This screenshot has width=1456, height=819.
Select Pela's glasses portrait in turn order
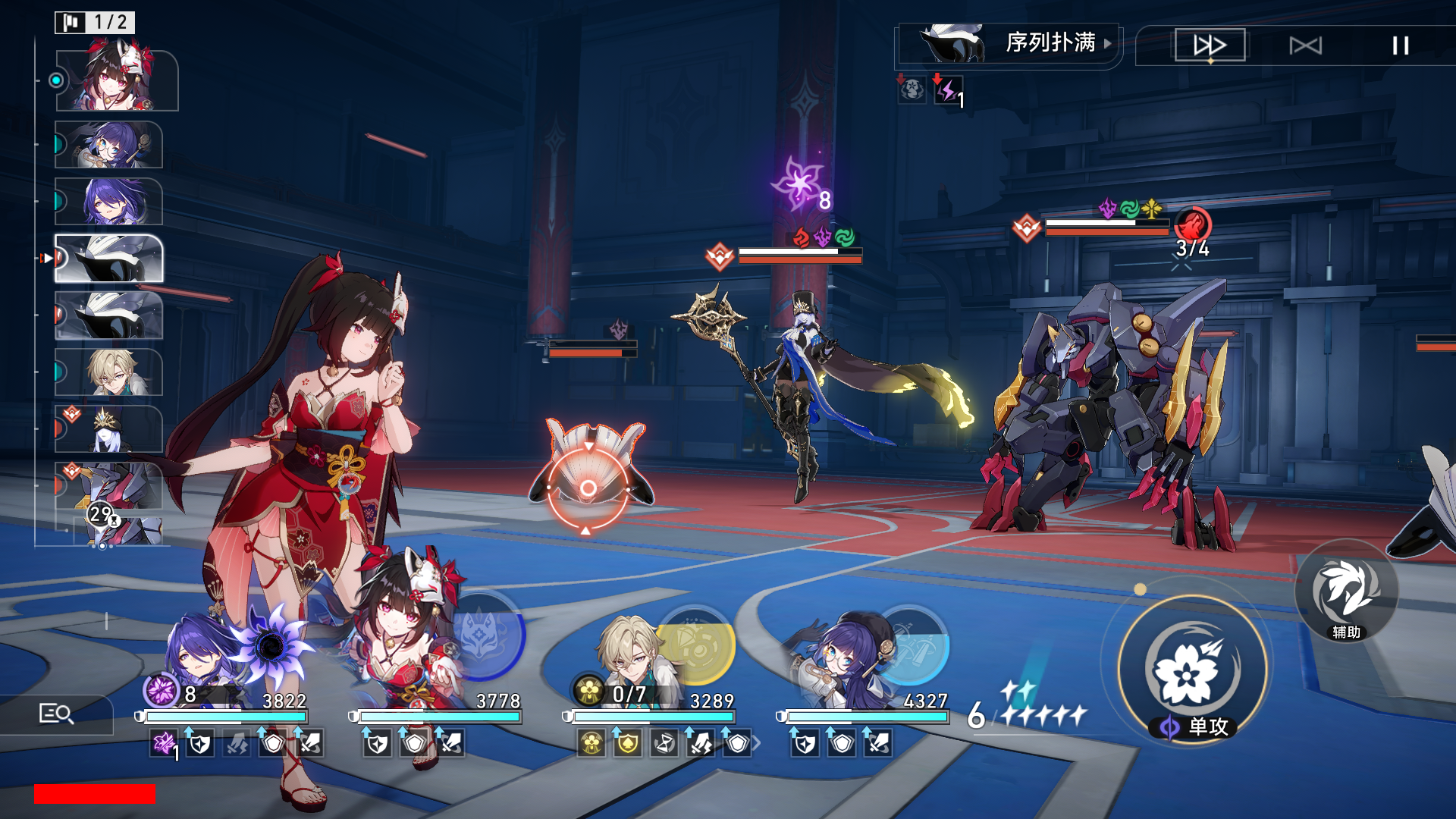click(x=110, y=144)
